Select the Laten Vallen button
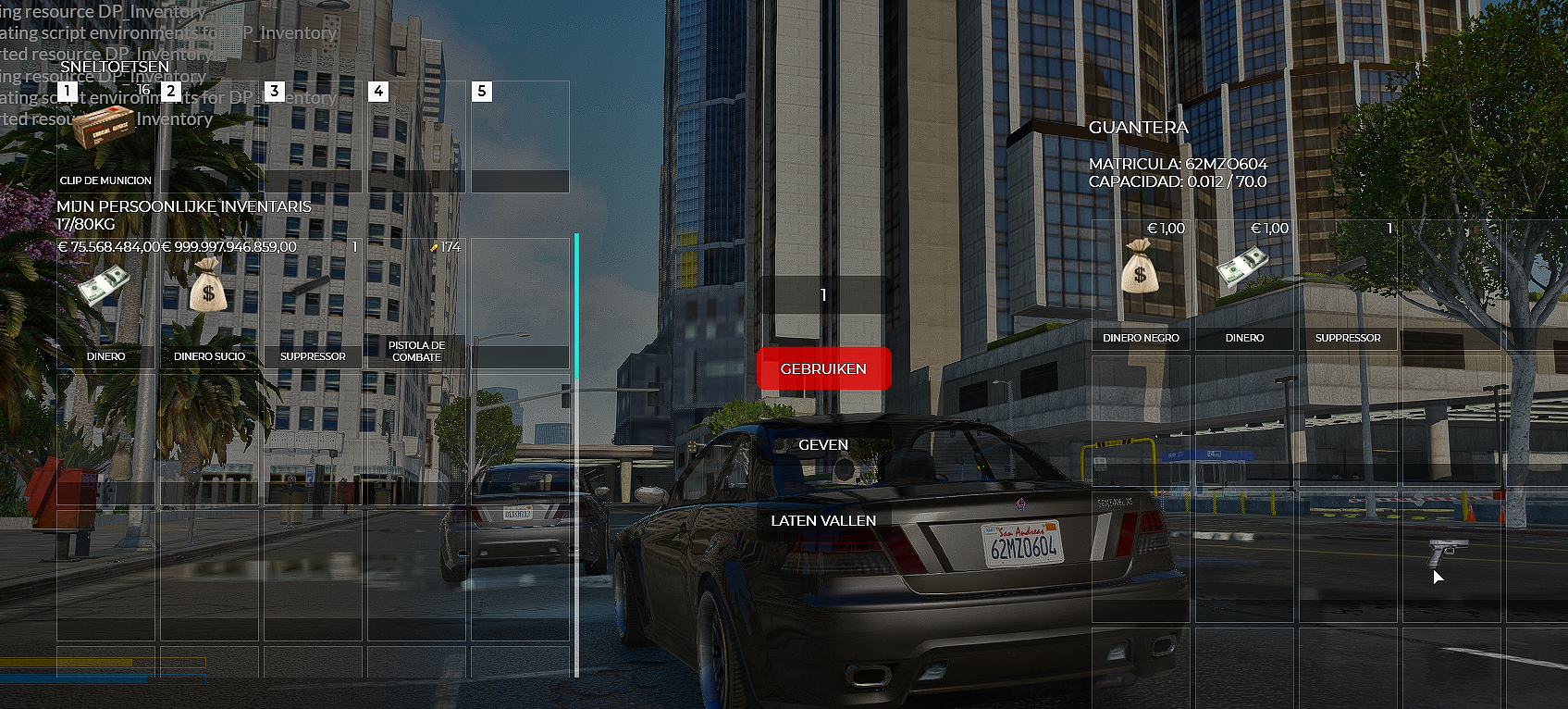 823,521
